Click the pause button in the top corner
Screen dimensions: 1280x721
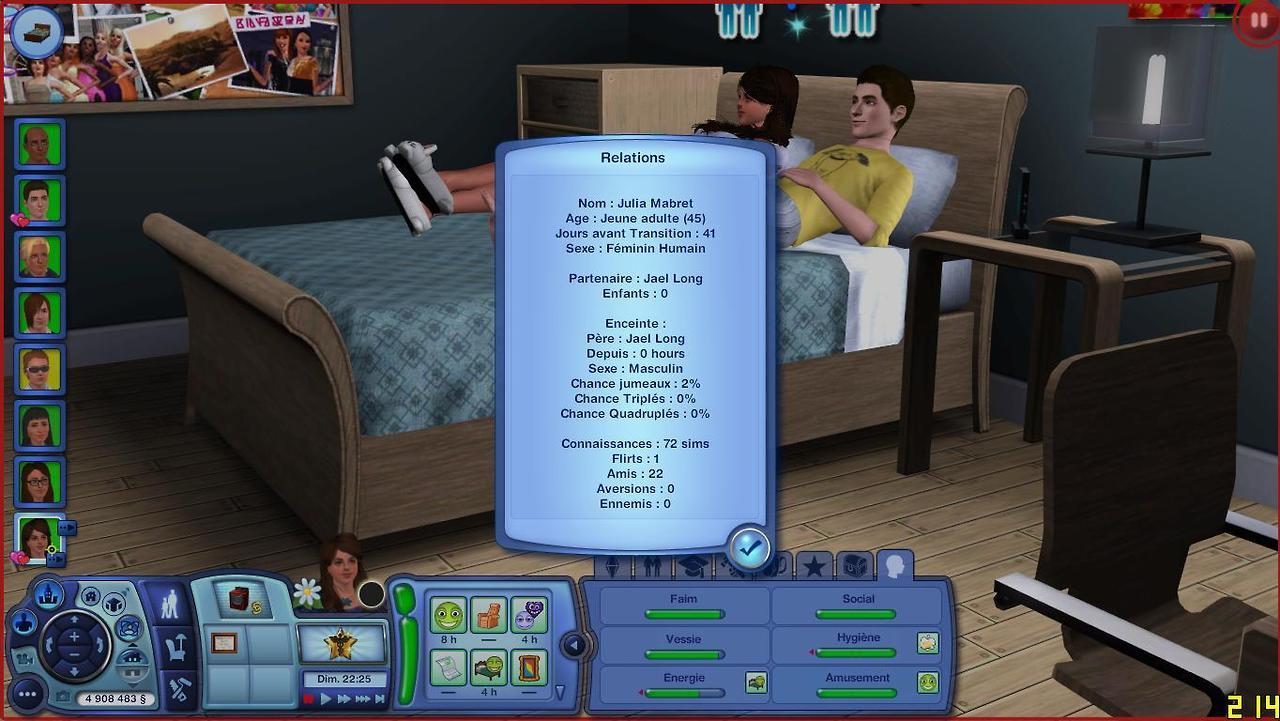pos(1256,21)
